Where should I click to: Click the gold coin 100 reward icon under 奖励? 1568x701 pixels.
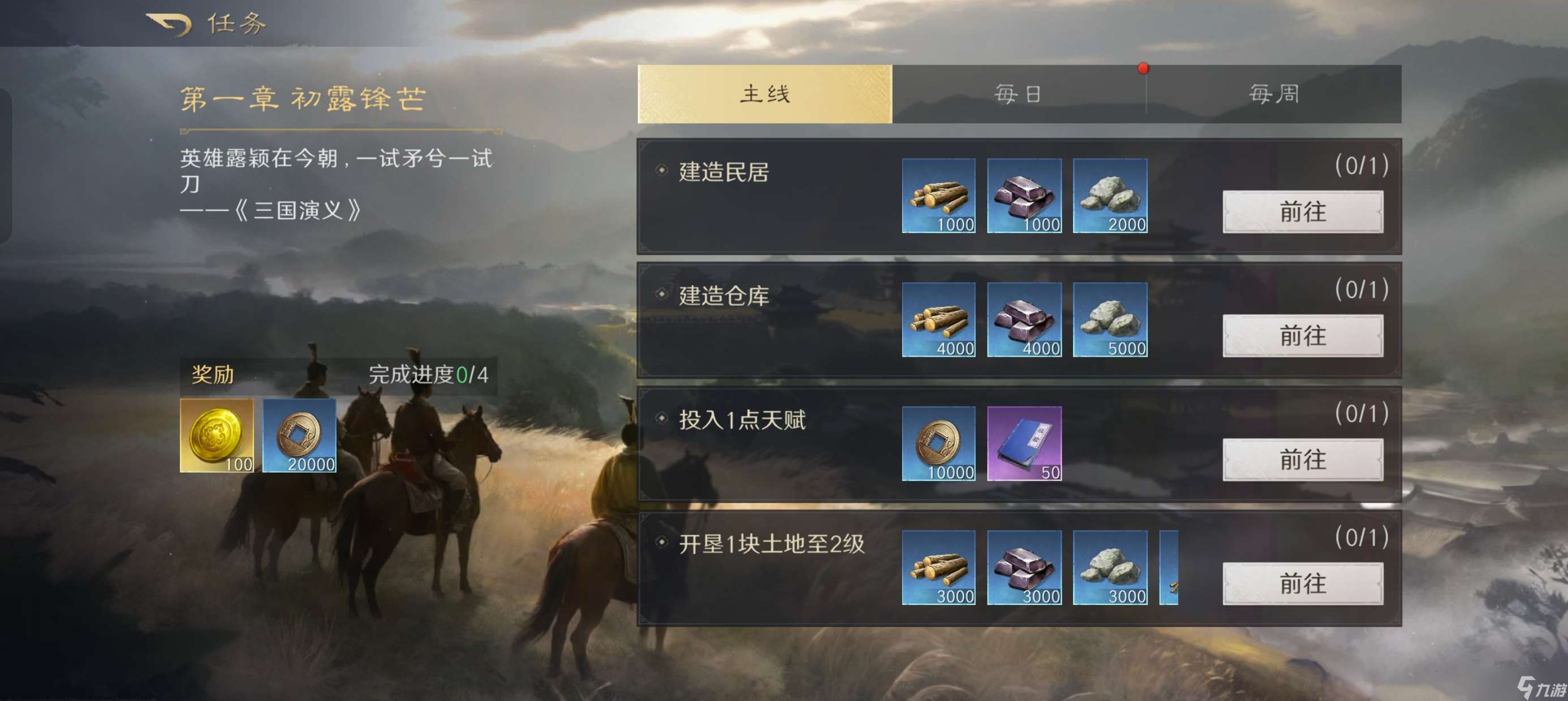(x=217, y=436)
